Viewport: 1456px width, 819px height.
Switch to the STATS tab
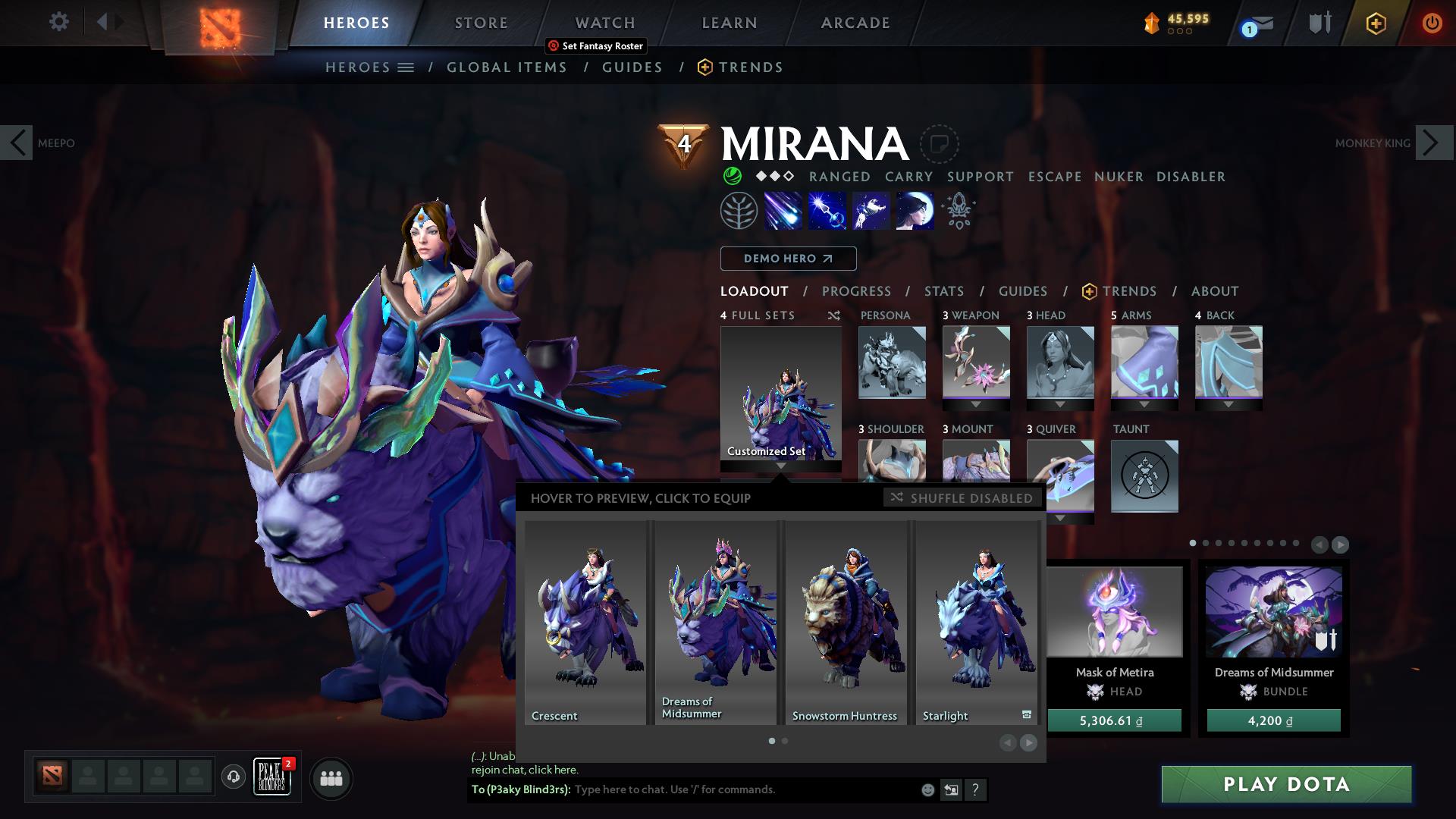943,291
